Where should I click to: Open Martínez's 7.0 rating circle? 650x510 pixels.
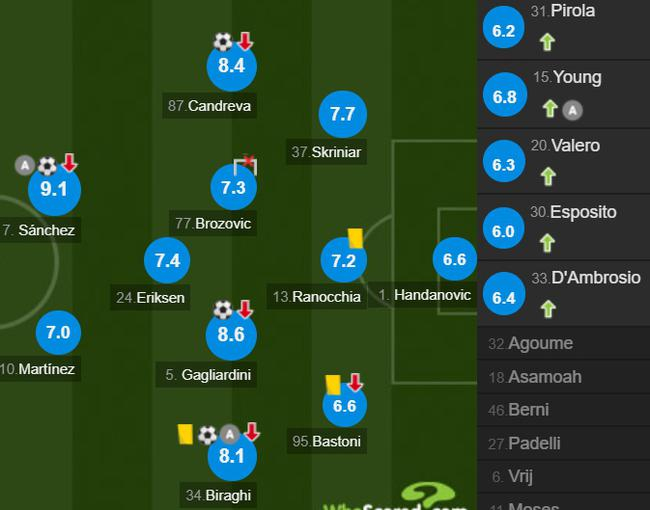coord(58,332)
